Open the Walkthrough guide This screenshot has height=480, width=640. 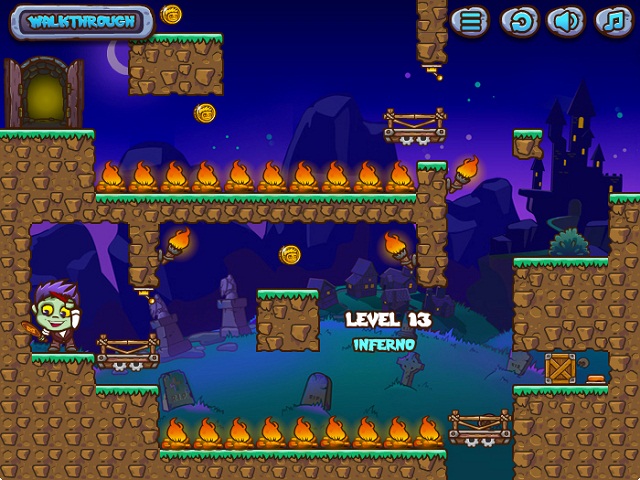(82, 21)
